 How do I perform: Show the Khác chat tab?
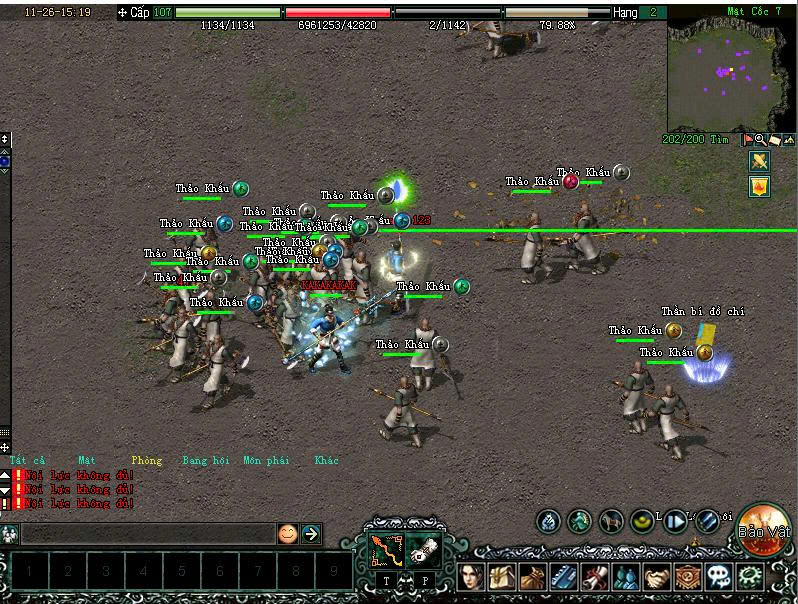[326, 460]
